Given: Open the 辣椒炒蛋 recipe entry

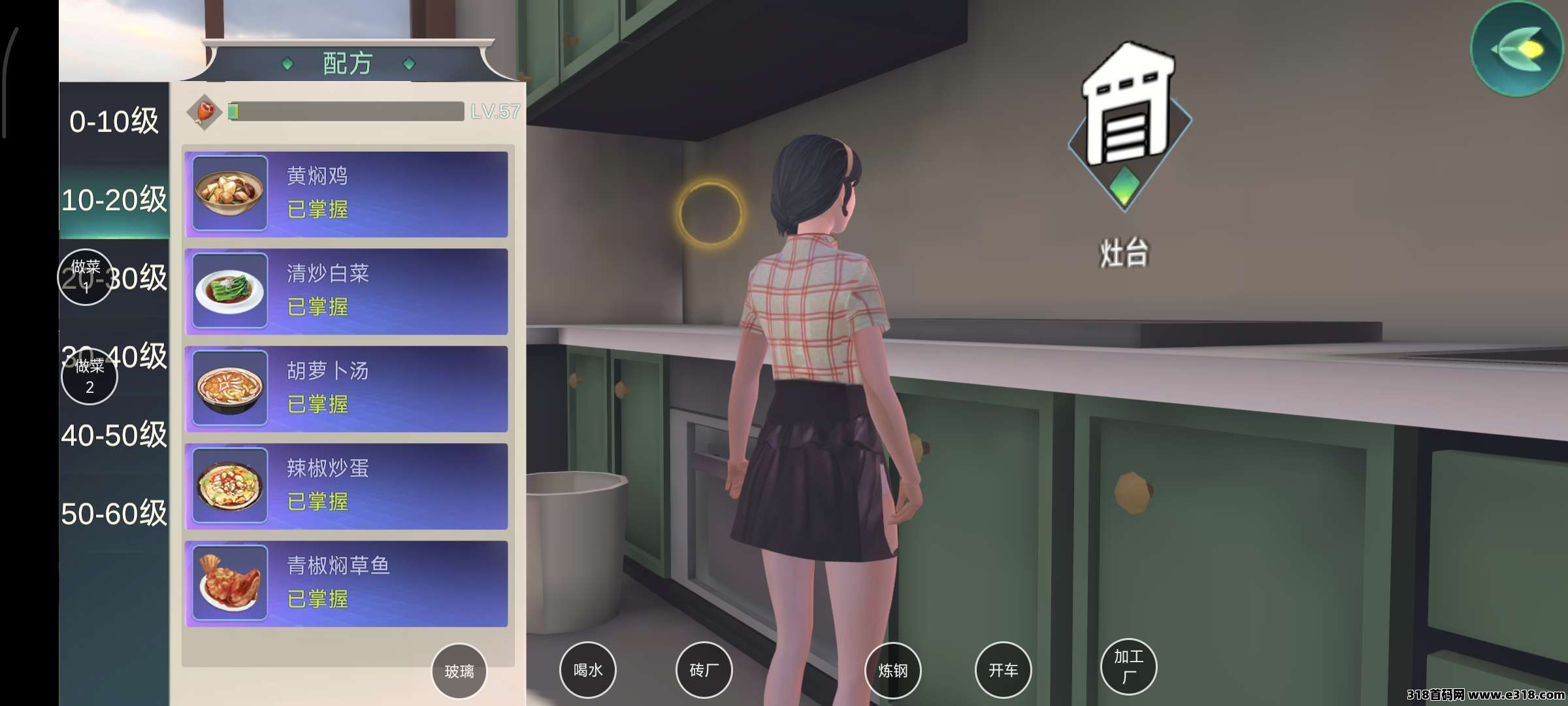Looking at the screenshot, I should click(x=346, y=486).
